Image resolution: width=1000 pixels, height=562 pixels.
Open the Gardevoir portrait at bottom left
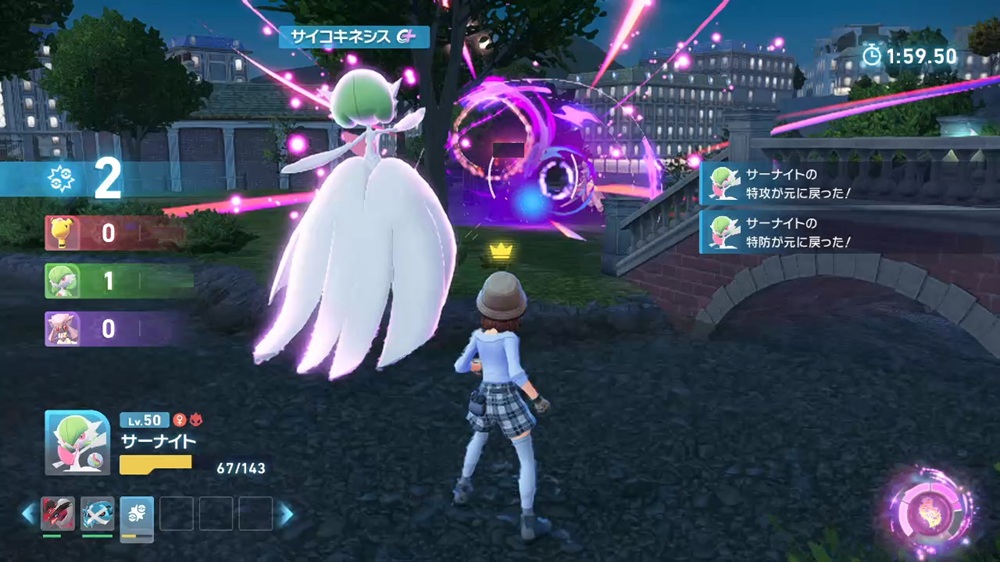pos(76,443)
